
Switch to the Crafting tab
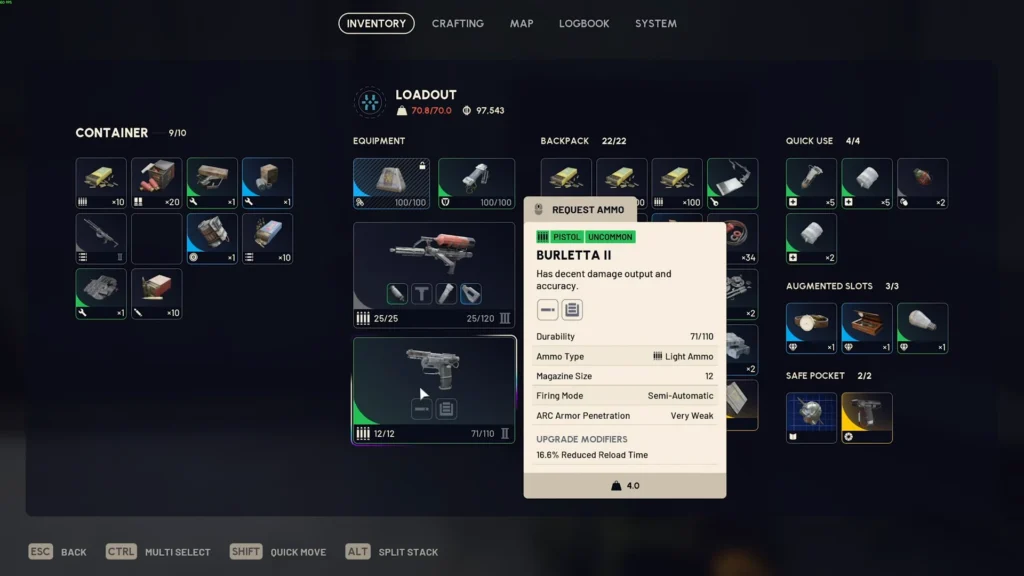click(x=457, y=23)
